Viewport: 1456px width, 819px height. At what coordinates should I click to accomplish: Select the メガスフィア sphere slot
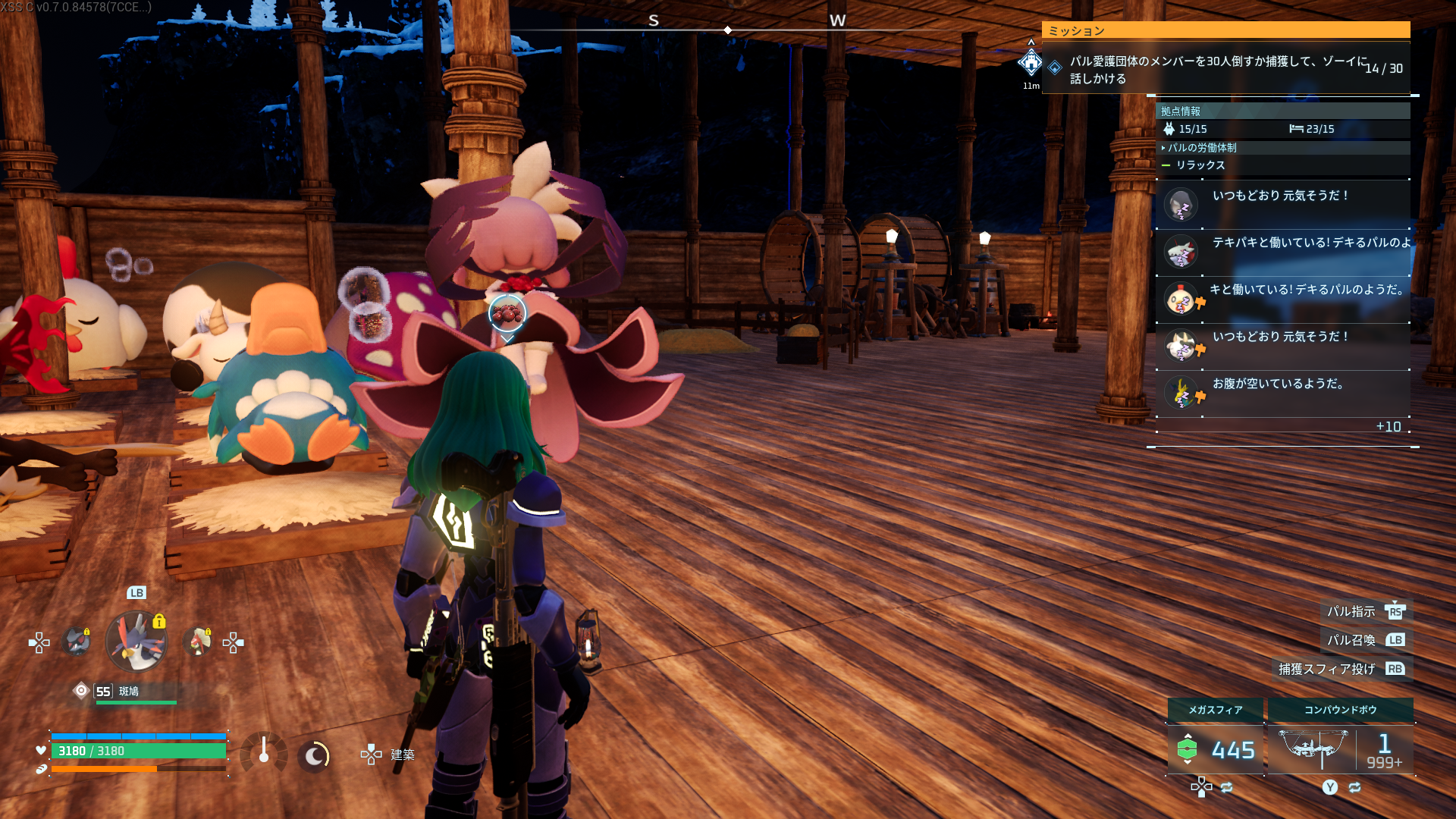click(1215, 739)
